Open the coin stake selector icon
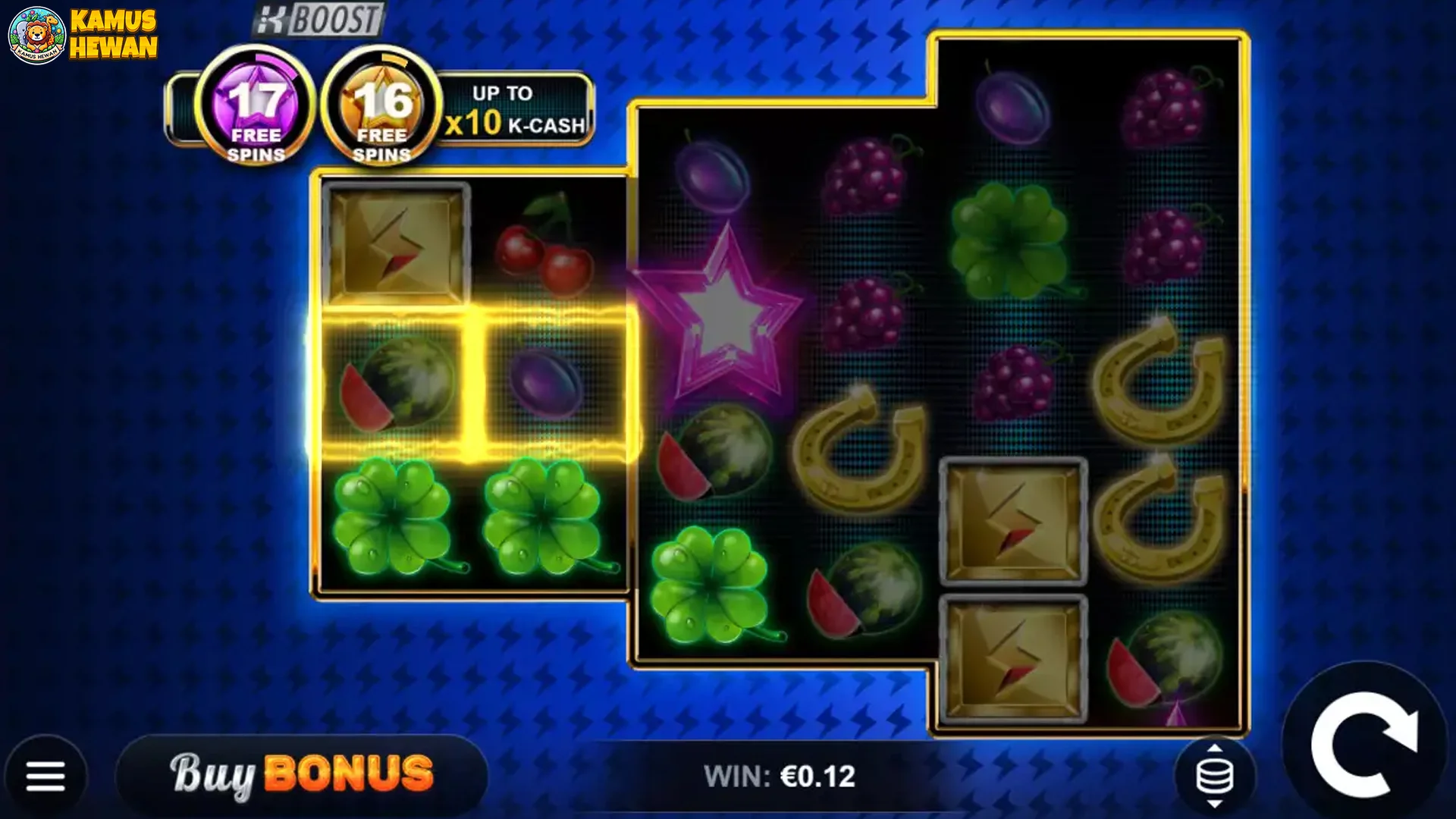This screenshot has width=1456, height=819. point(1215,775)
